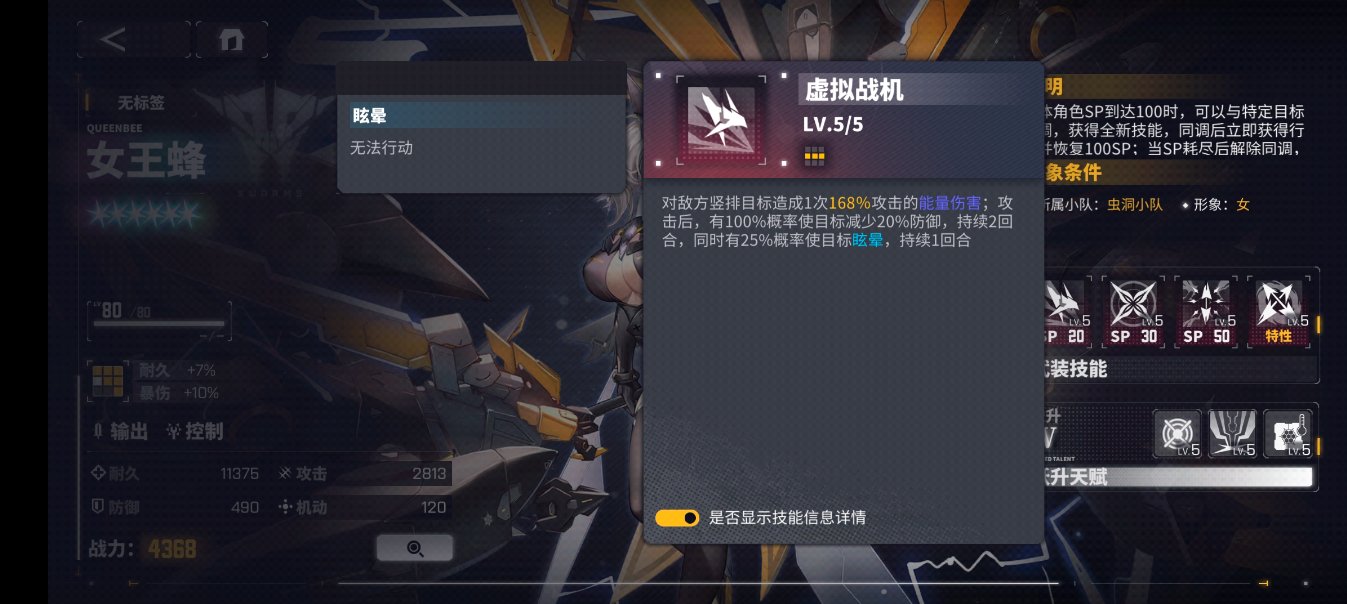
Task: Select the SP 20 skill icon
Action: point(1064,312)
